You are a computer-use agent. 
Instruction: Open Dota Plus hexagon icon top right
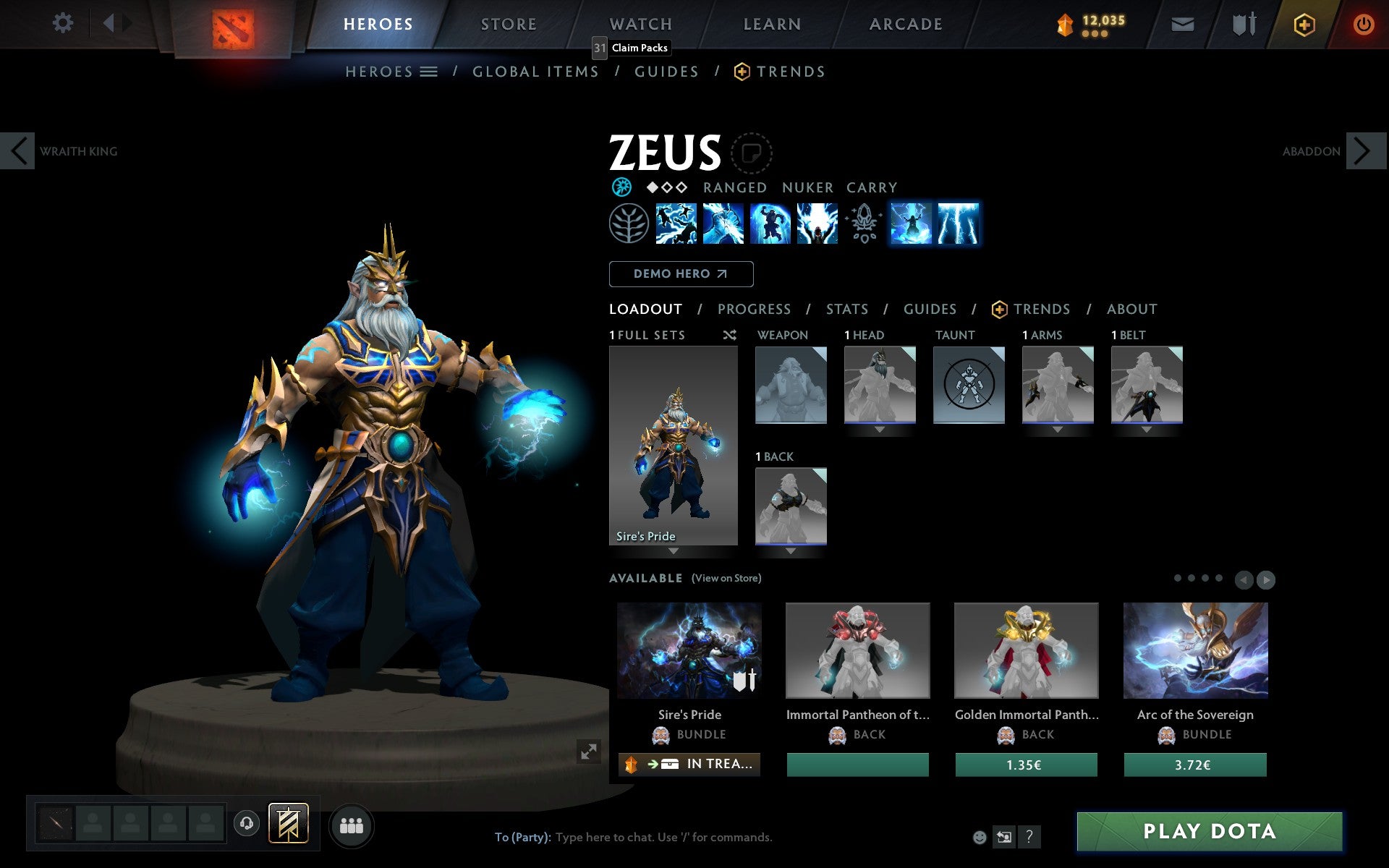coord(1304,23)
